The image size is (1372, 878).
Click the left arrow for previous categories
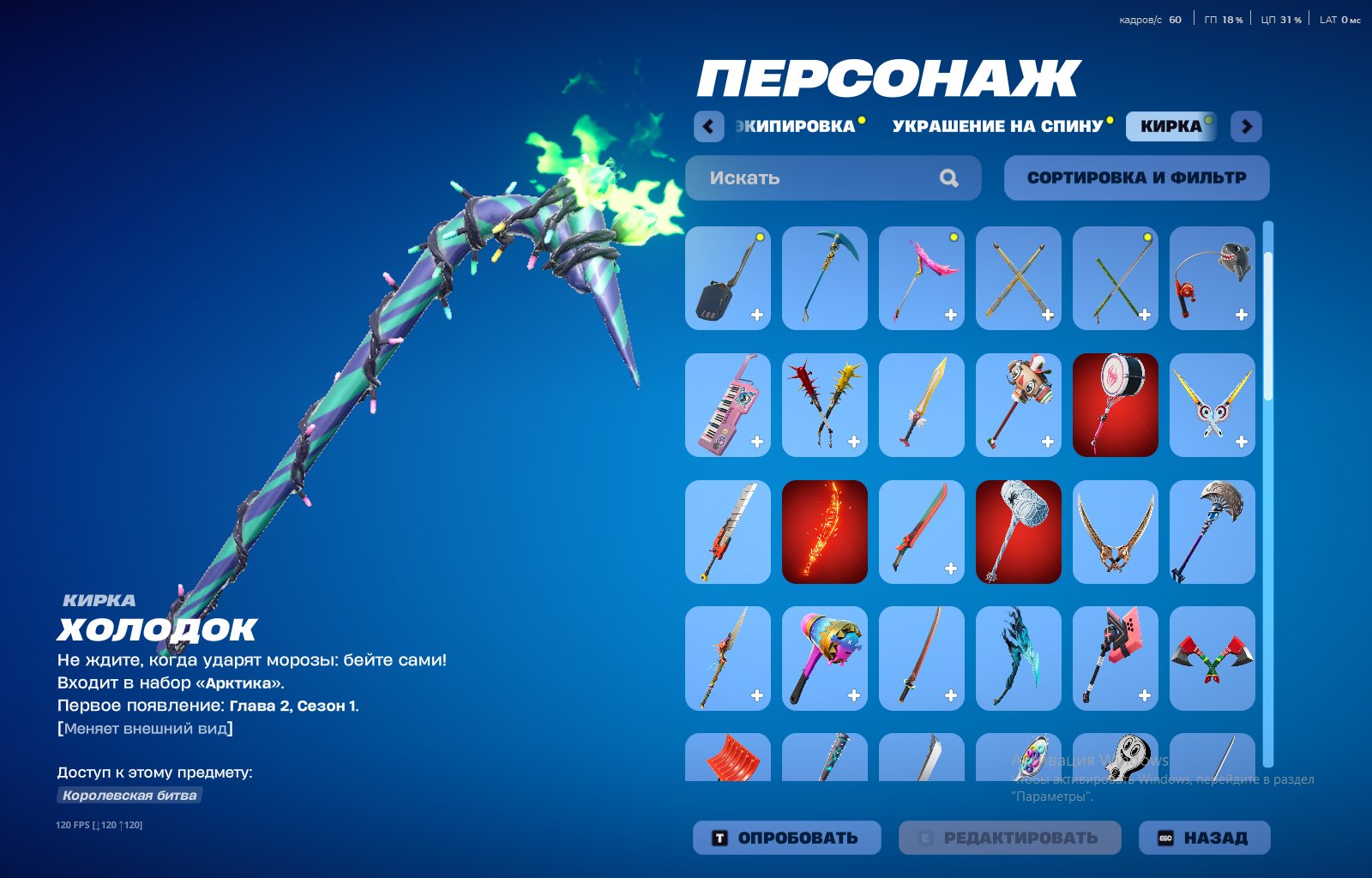click(707, 125)
